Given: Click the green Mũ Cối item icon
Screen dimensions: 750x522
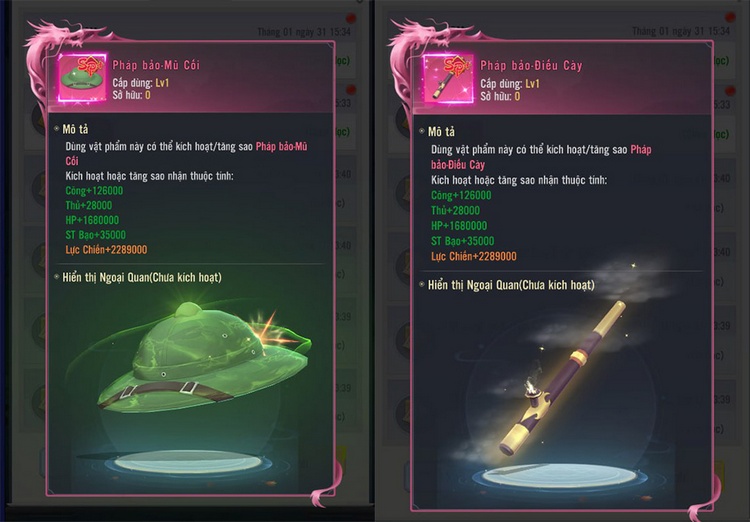Looking at the screenshot, I should [81, 78].
